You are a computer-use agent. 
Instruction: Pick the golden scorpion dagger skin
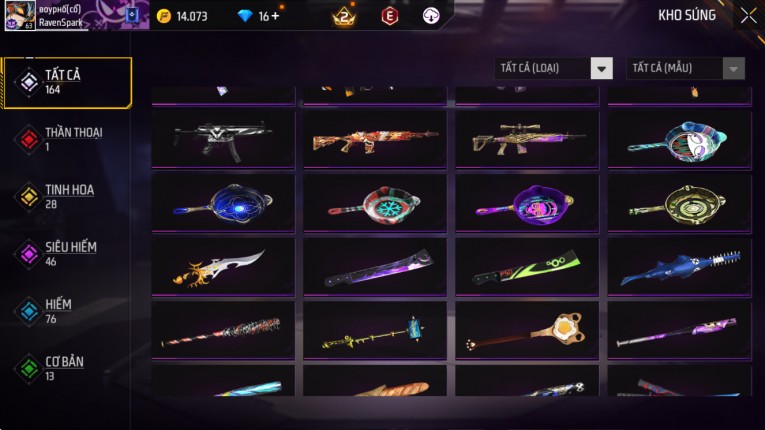pos(223,266)
